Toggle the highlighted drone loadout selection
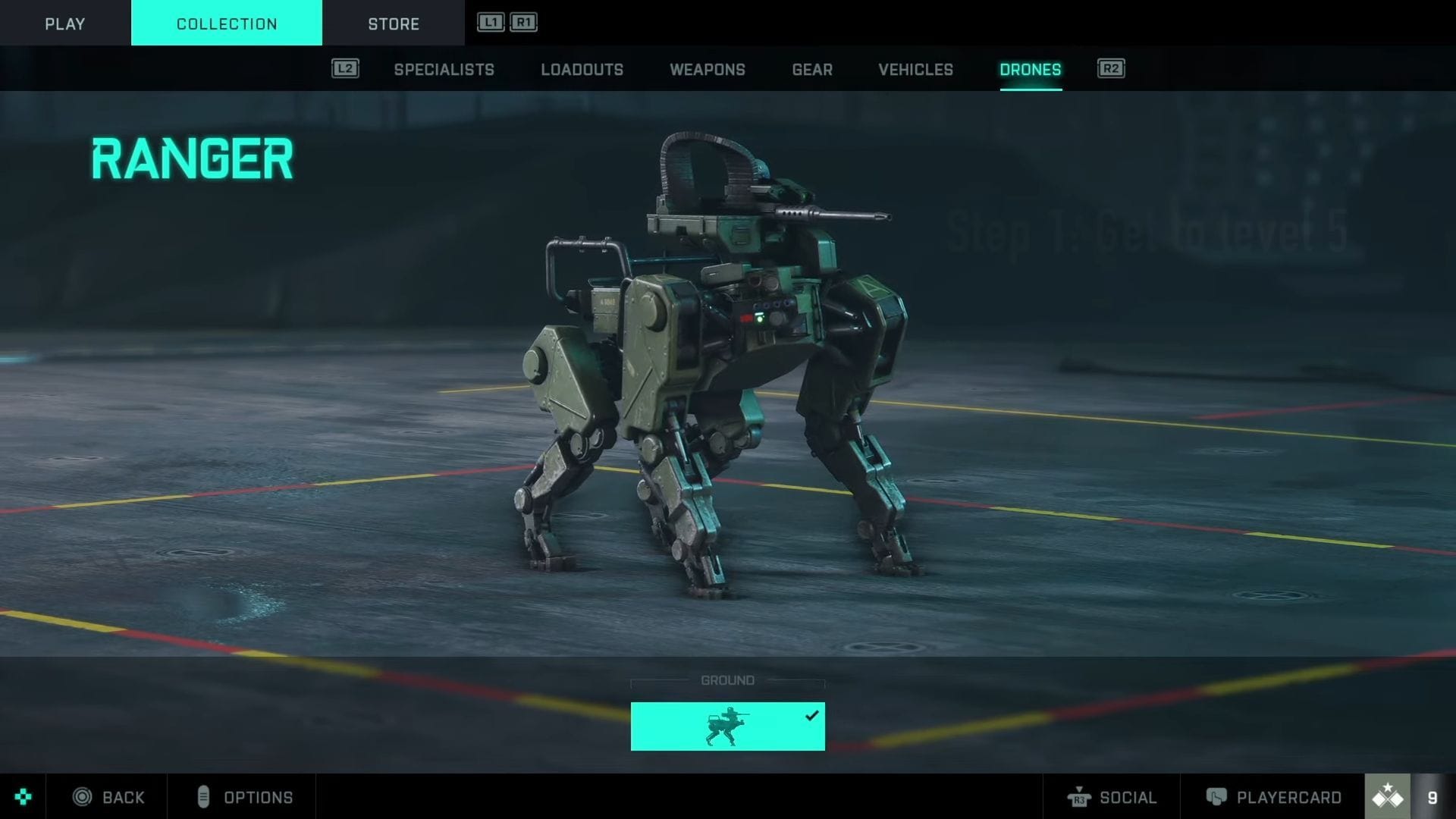 (x=726, y=726)
